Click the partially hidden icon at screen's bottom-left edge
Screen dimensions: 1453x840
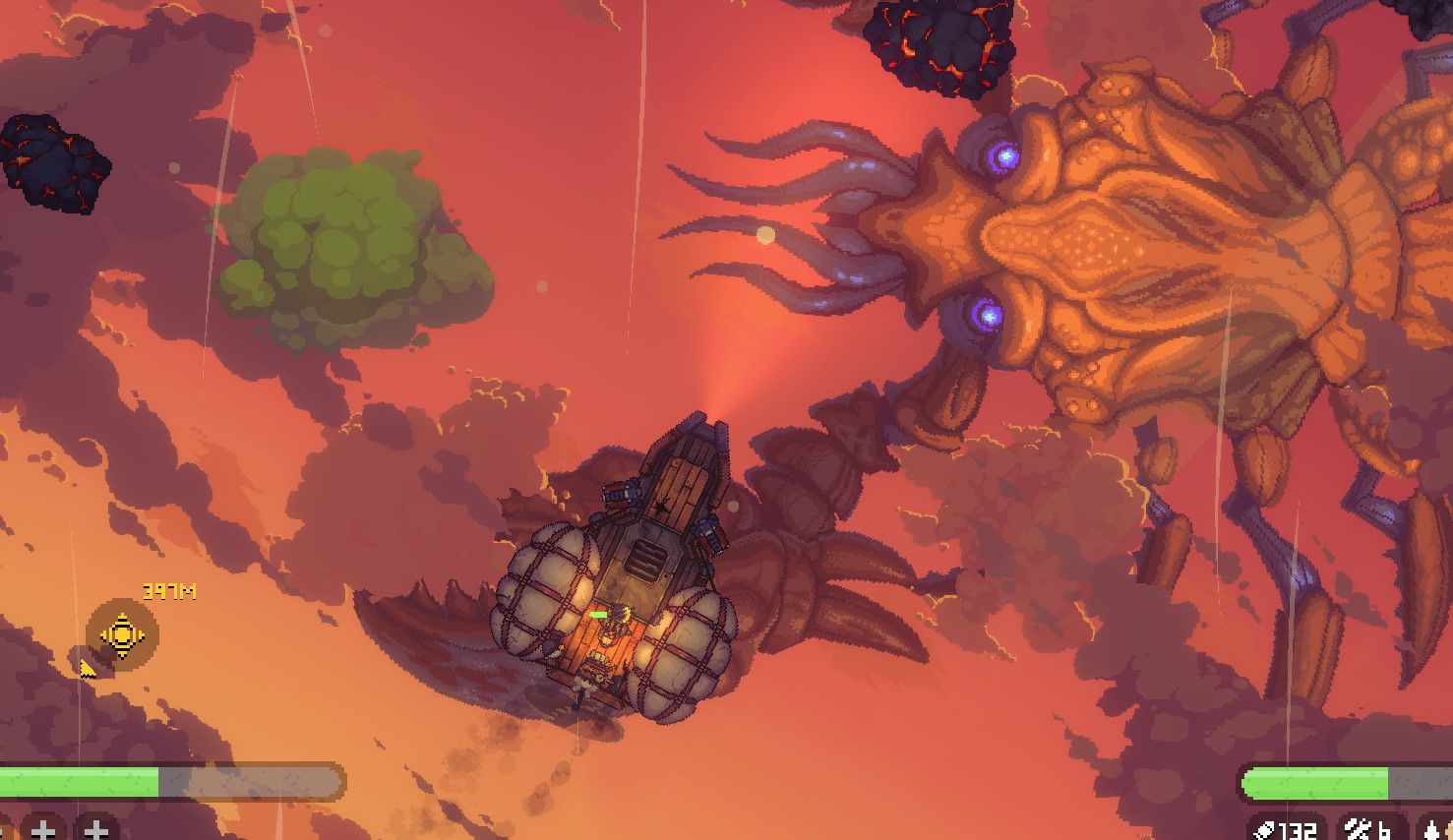[4, 831]
